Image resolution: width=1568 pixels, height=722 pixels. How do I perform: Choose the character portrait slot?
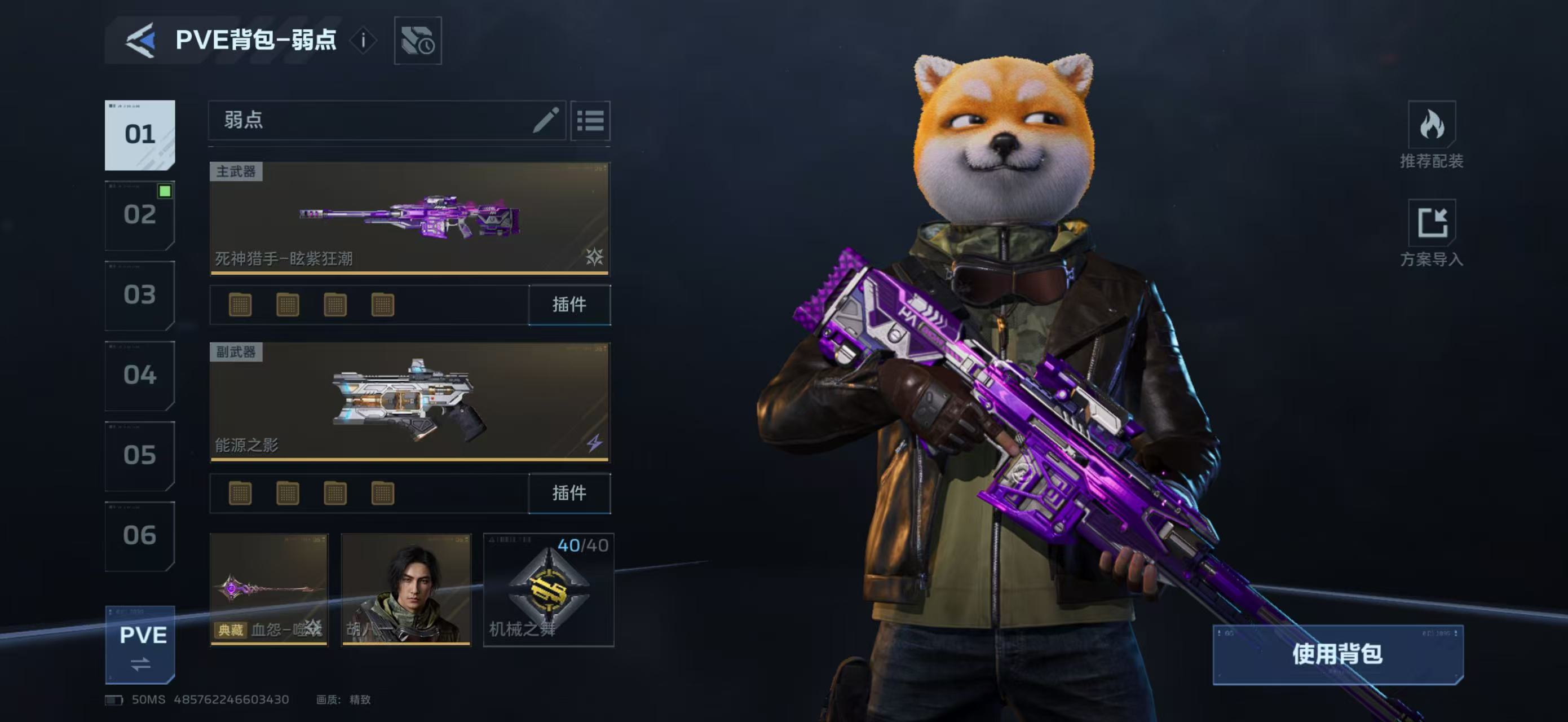point(406,589)
